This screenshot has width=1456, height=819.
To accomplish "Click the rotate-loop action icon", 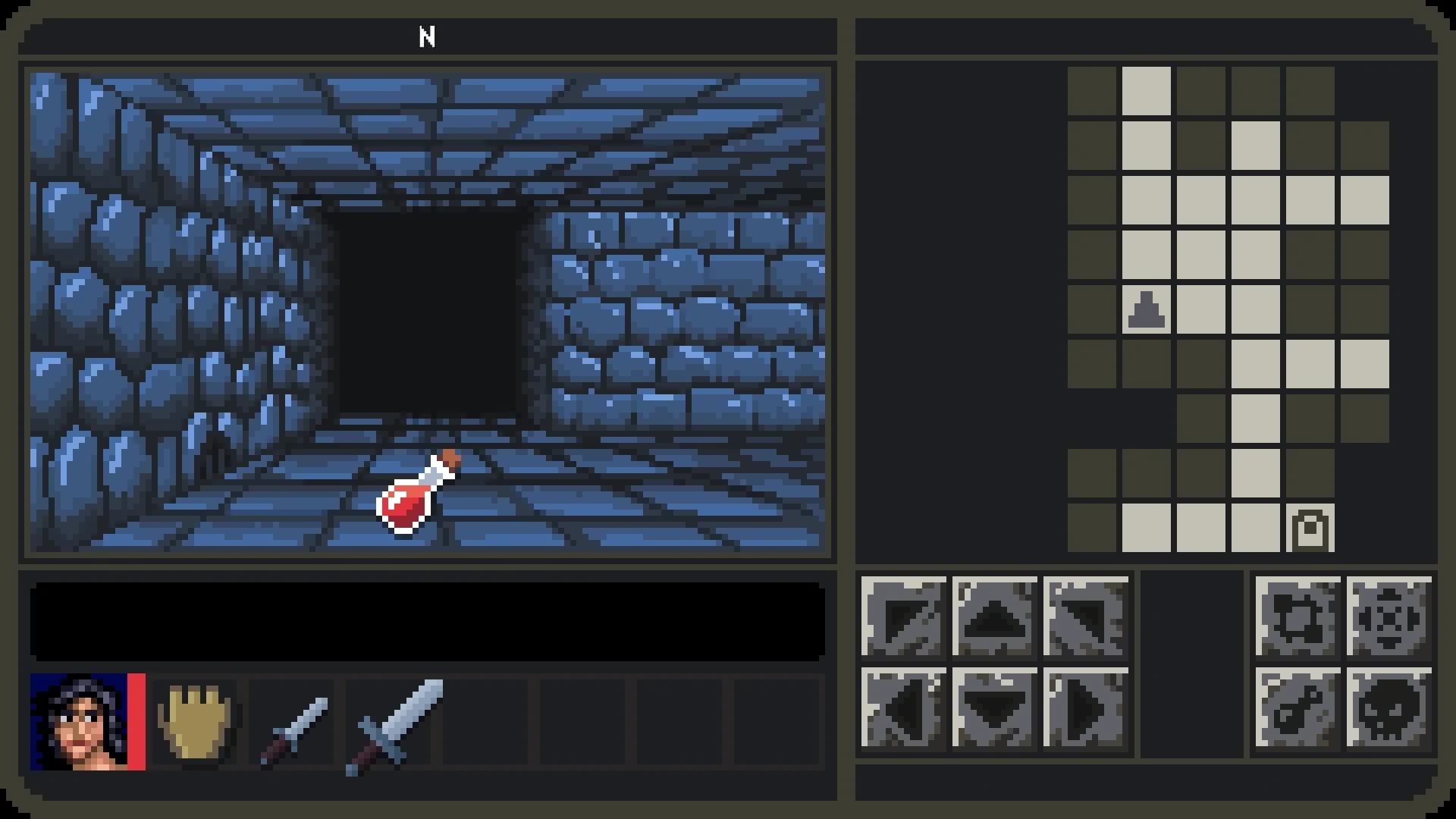I will pyautogui.click(x=1297, y=618).
